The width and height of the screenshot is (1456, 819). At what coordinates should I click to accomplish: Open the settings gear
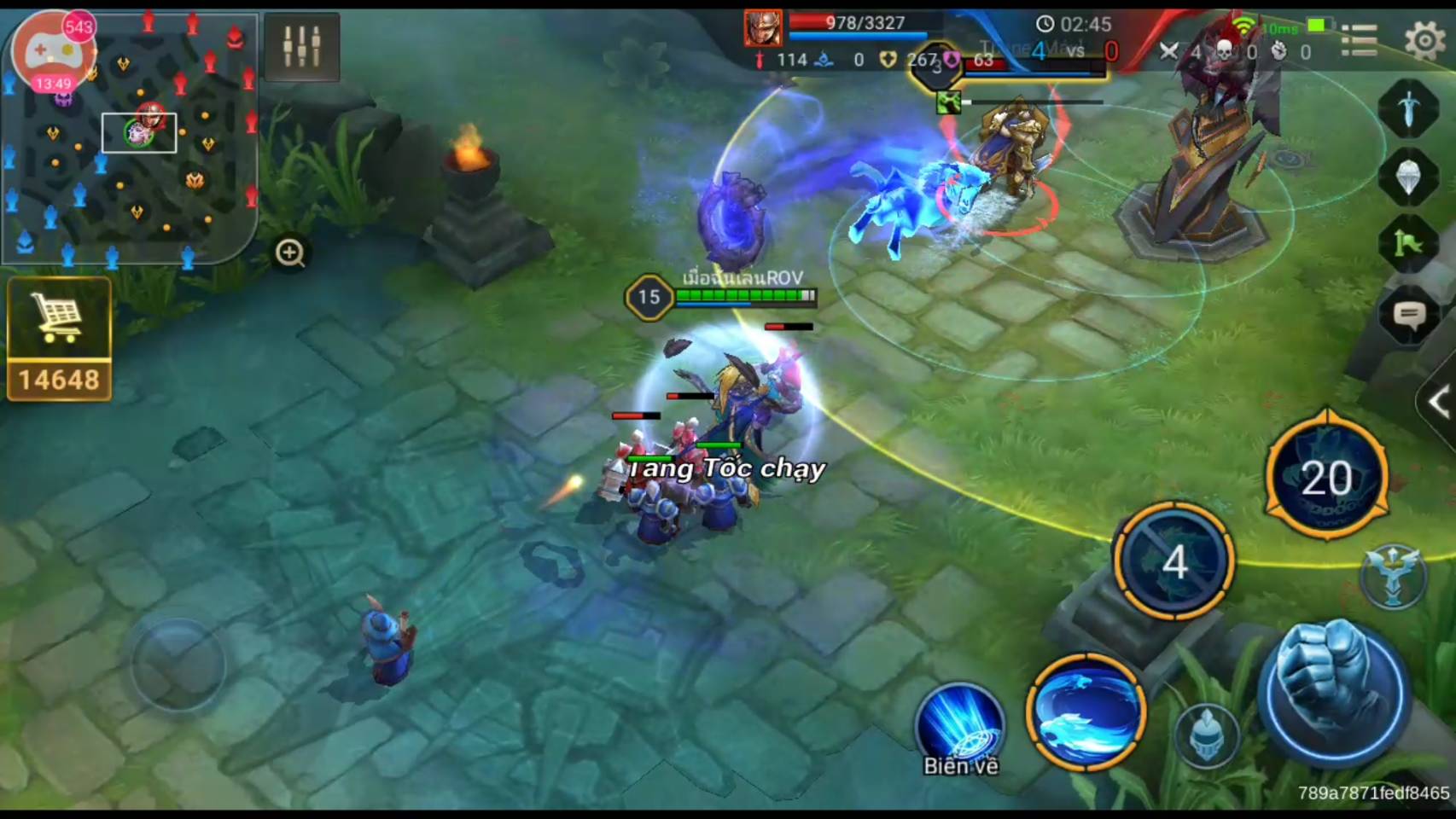tap(1424, 40)
